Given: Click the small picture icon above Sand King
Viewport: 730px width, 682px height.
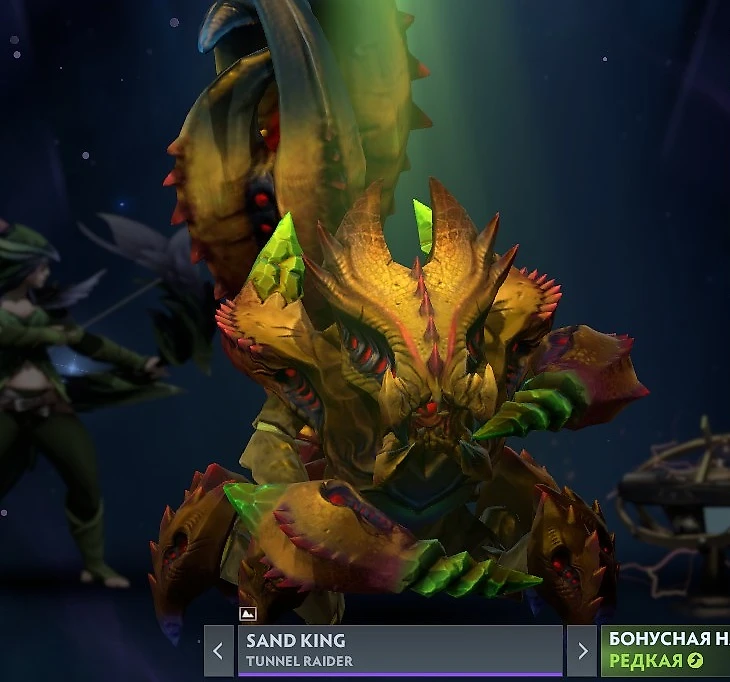Looking at the screenshot, I should 248,614.
